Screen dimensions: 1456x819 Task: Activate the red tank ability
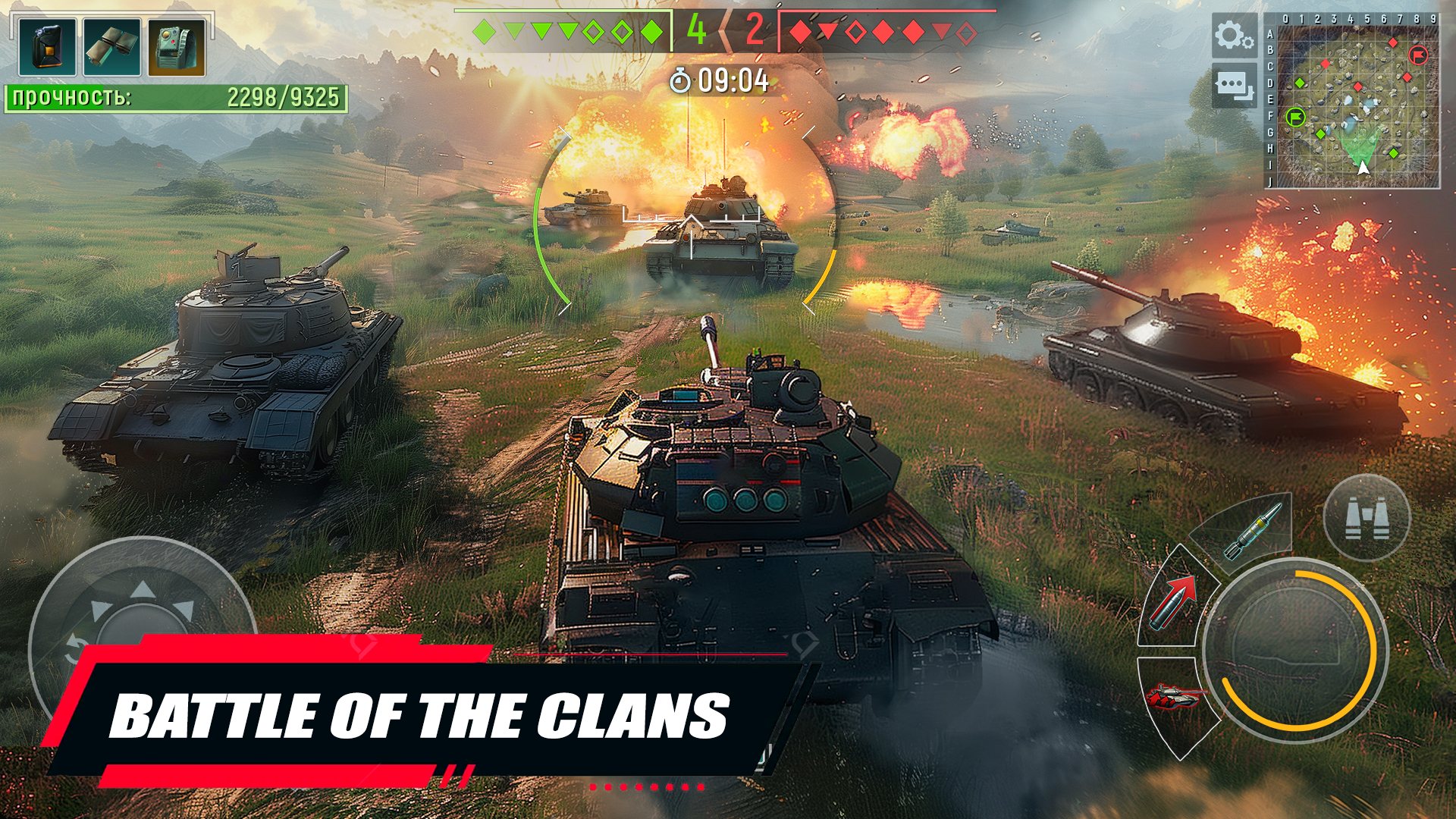(1172, 696)
